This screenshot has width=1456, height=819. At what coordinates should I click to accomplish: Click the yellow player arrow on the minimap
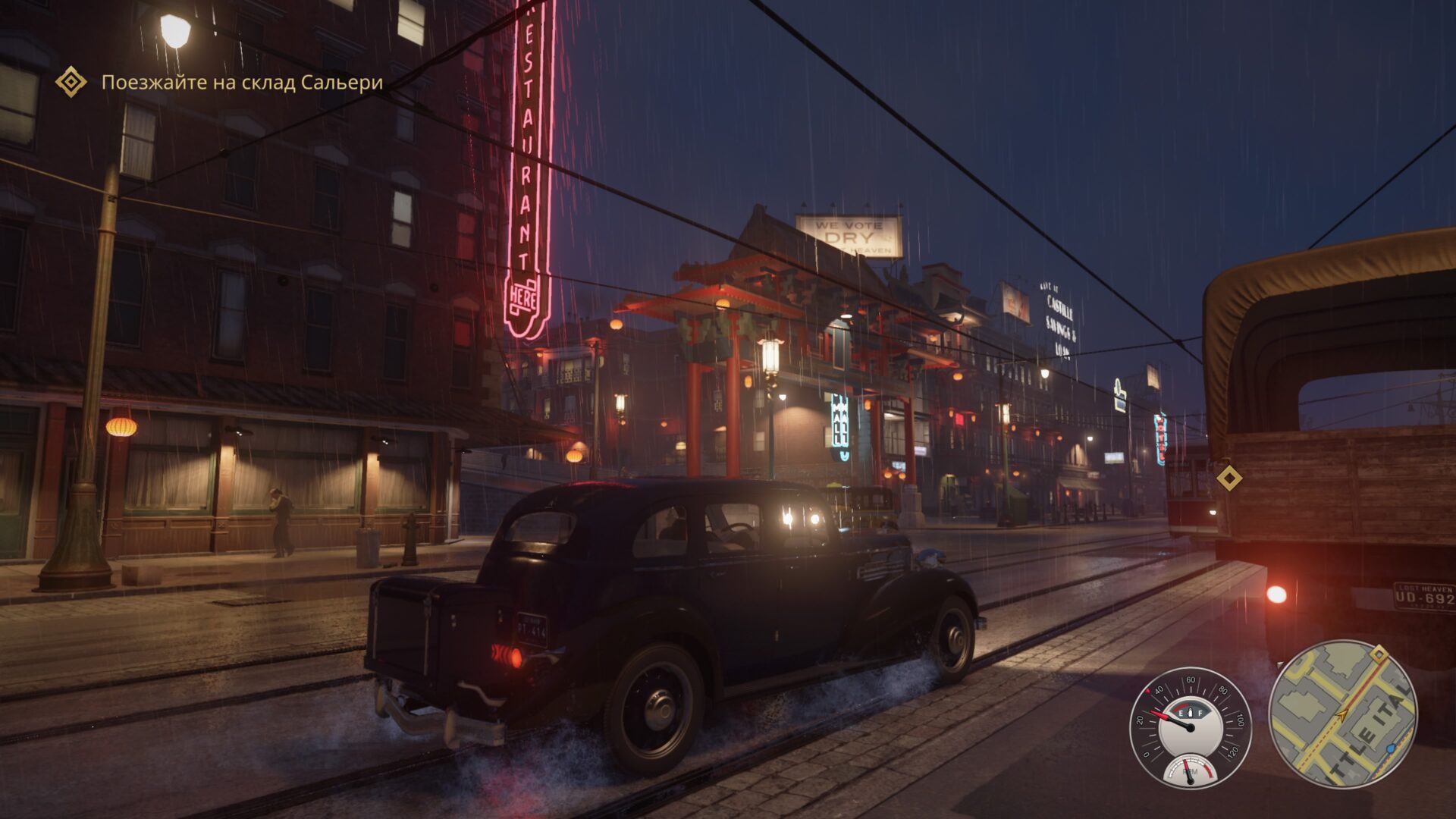1343,714
